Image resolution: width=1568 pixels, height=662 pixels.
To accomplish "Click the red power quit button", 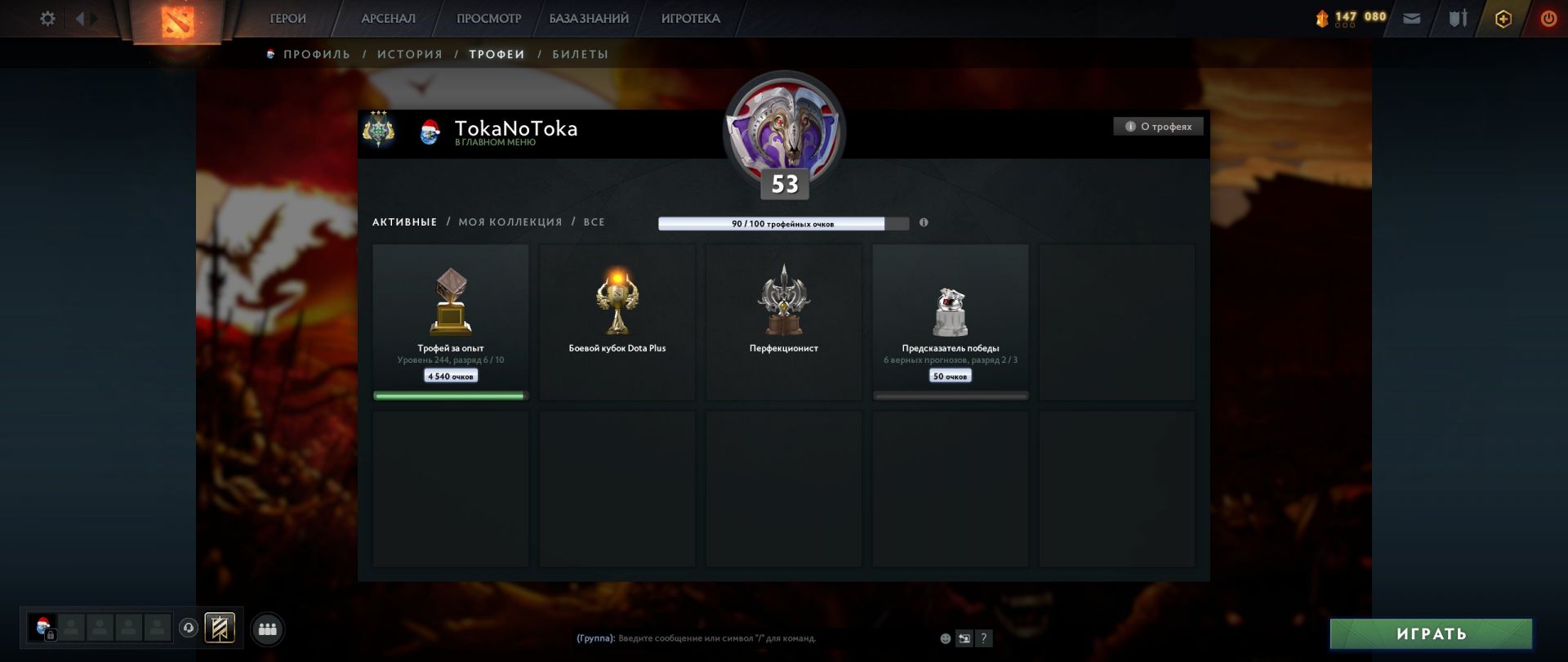I will [1548, 18].
